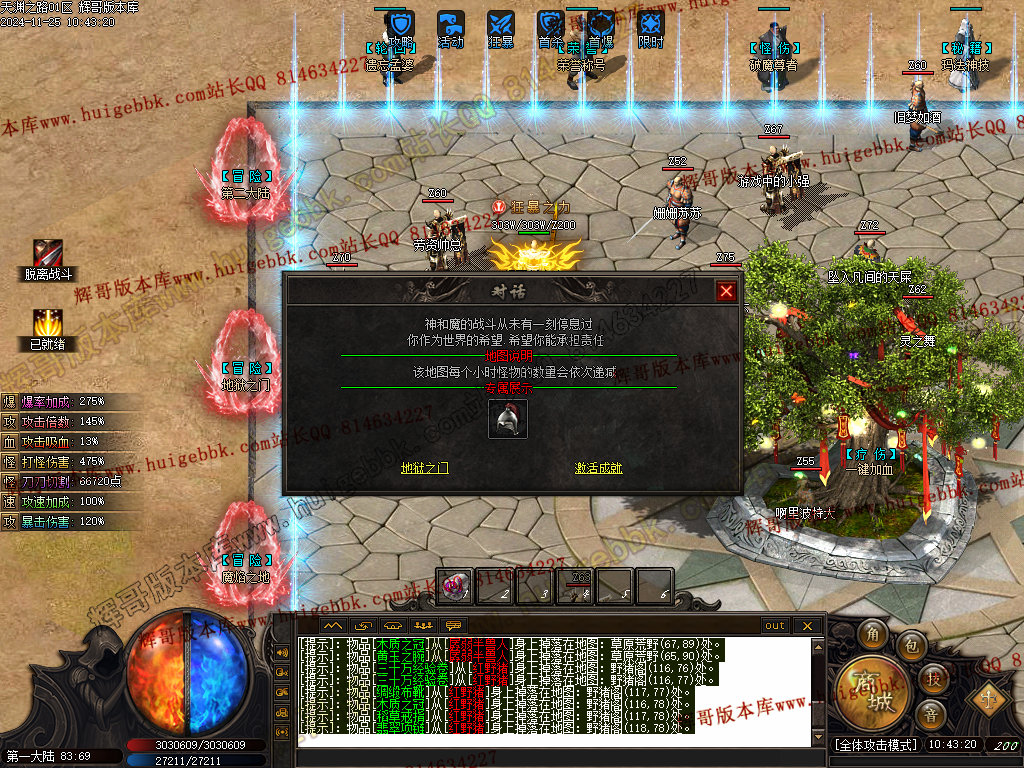The height and width of the screenshot is (768, 1024).
Task: Open the skills 技 button
Action: (933, 678)
